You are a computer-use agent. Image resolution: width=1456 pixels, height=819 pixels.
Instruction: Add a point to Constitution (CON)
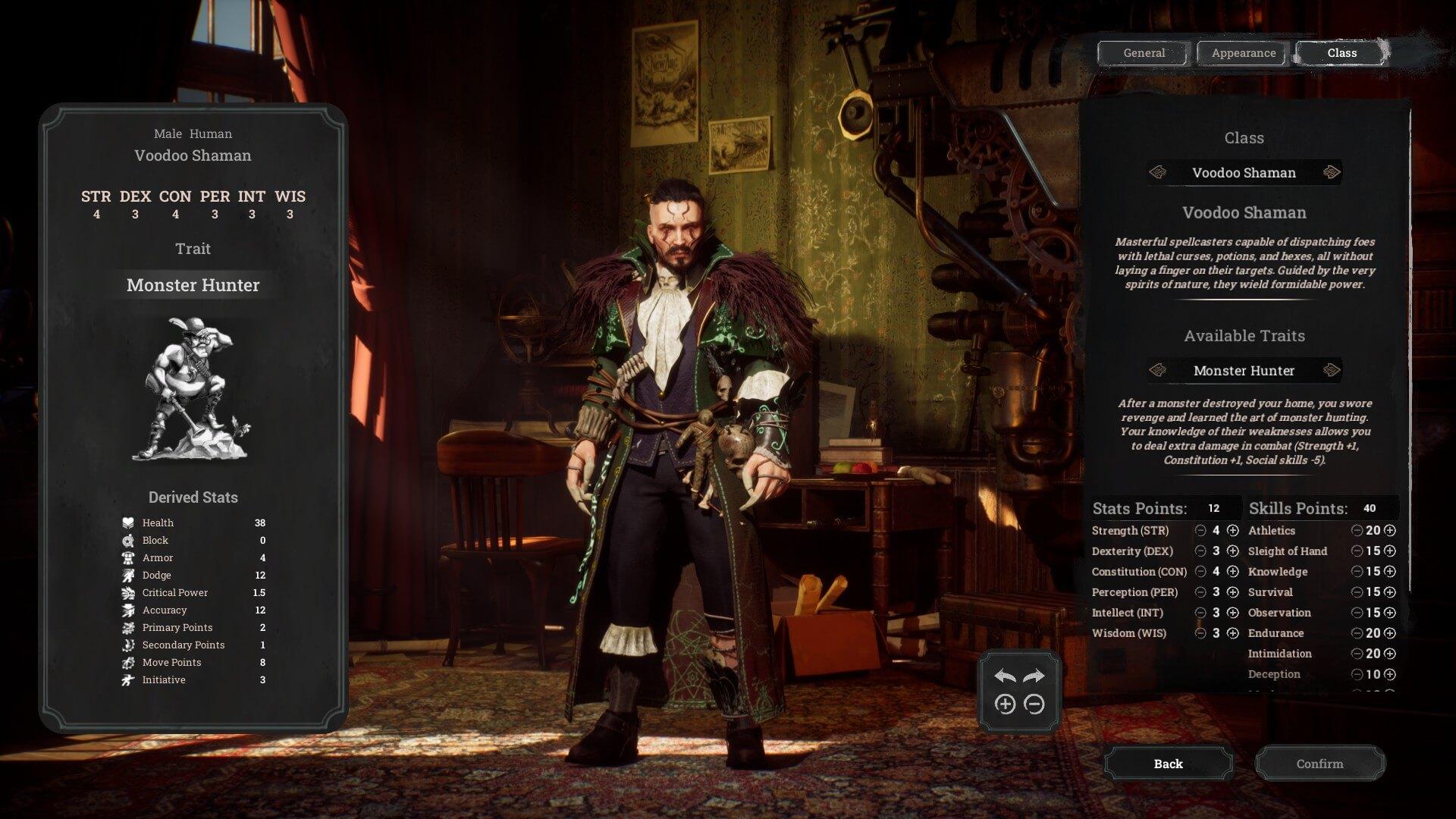point(1233,572)
